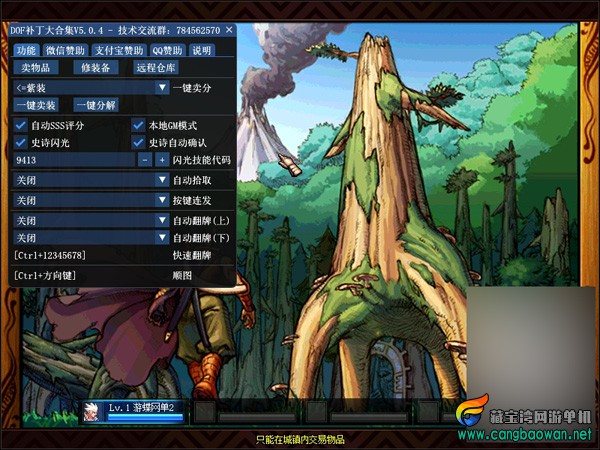Screen dimensions: 600x450
Task: Show the 说明 tab
Action: tap(202, 49)
